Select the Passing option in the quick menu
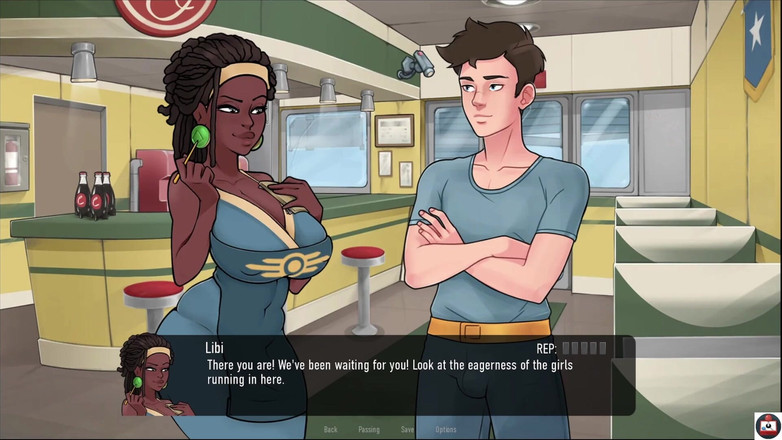The width and height of the screenshot is (782, 440). coord(369,429)
